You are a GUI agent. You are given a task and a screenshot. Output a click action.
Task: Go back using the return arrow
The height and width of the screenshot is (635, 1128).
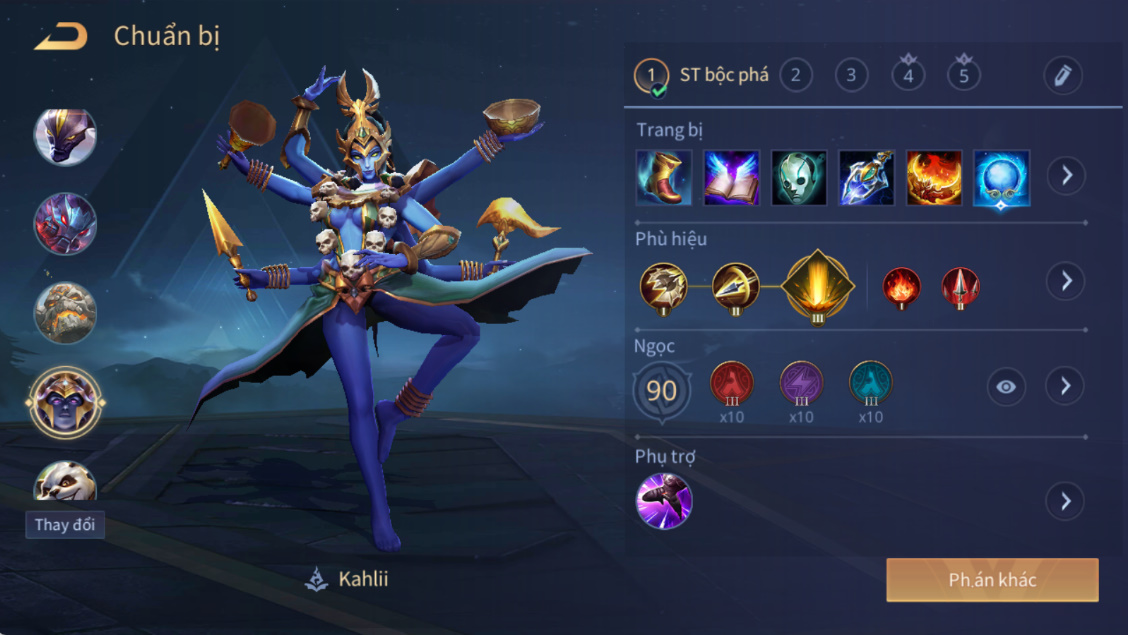click(61, 37)
